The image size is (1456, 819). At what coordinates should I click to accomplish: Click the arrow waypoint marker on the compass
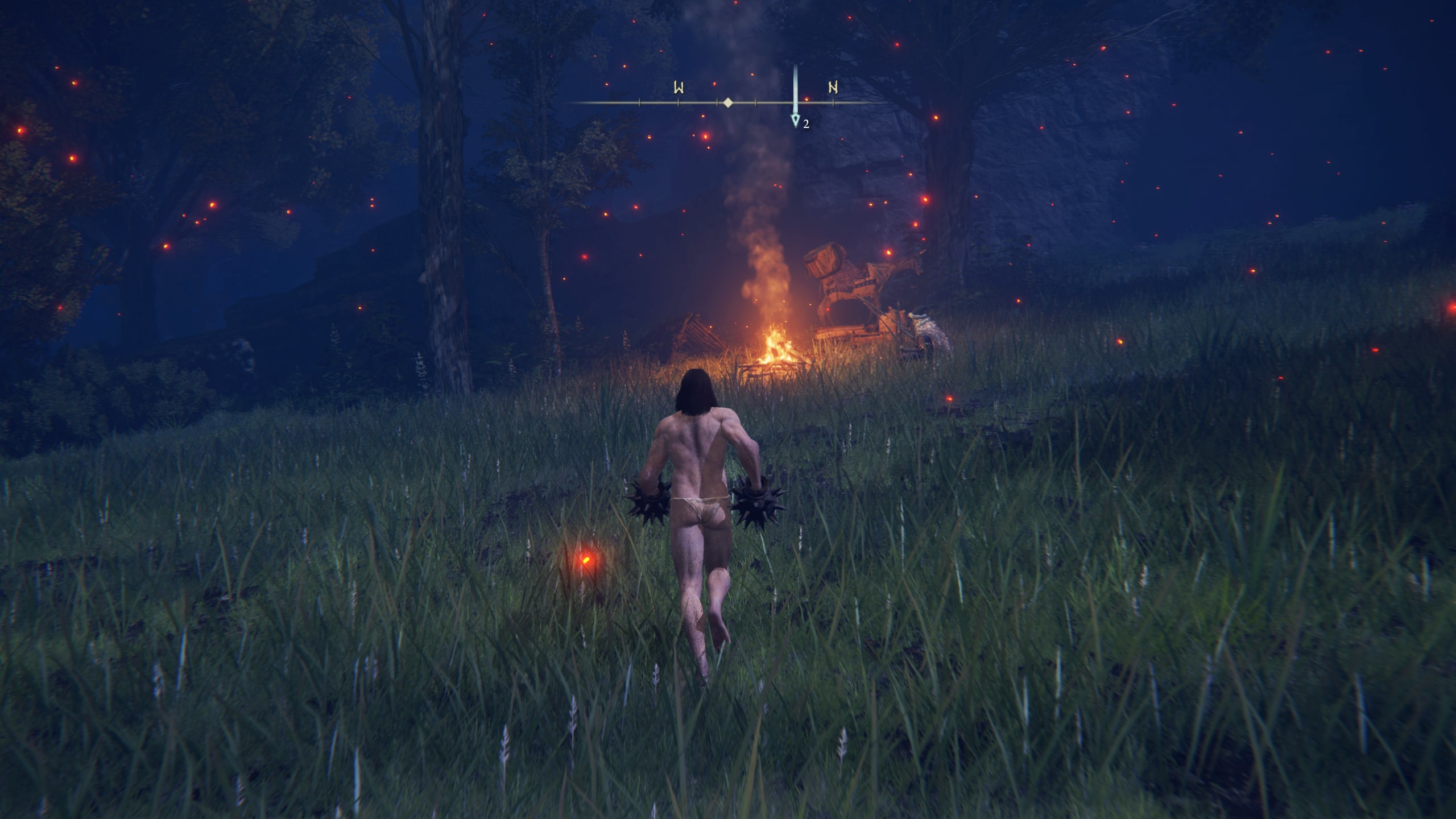tap(795, 121)
